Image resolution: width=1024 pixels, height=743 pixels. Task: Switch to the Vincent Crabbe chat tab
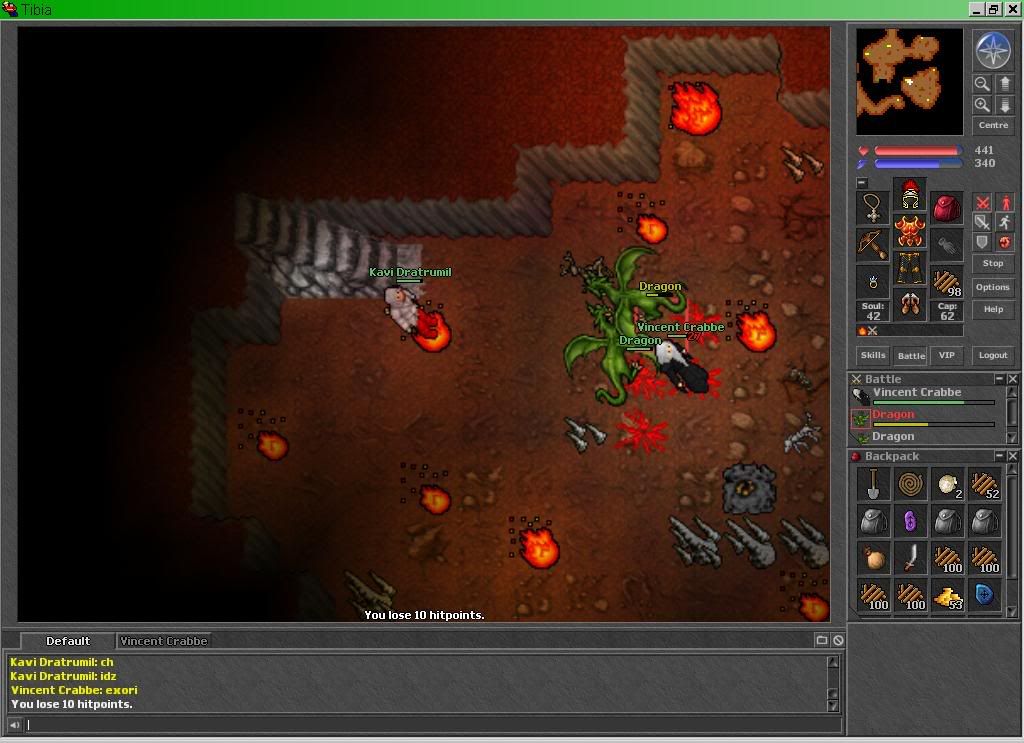[x=163, y=641]
